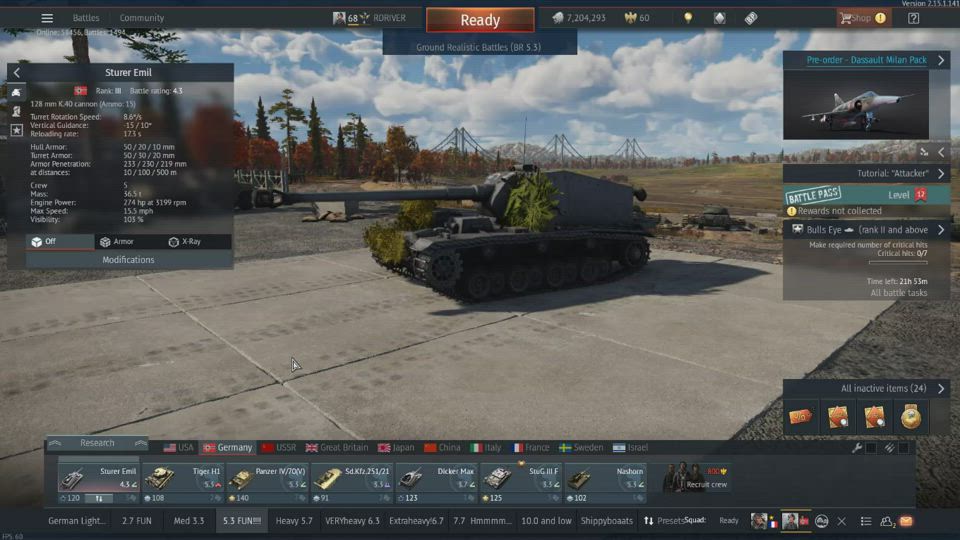Open the Research tree
This screenshot has width=960, height=540.
[97, 443]
